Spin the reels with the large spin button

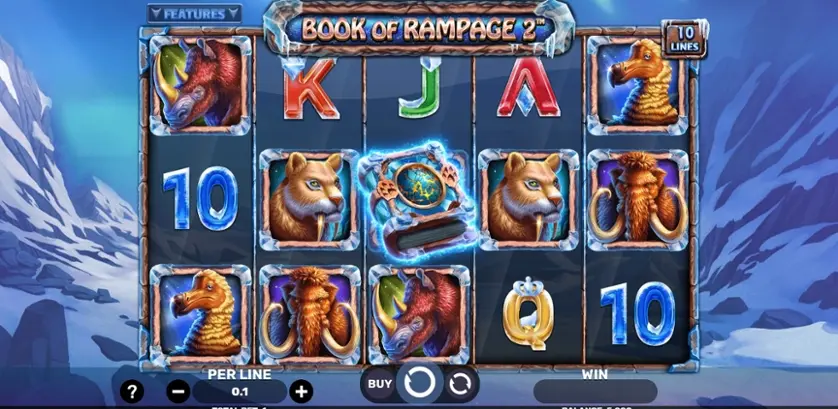(x=420, y=383)
